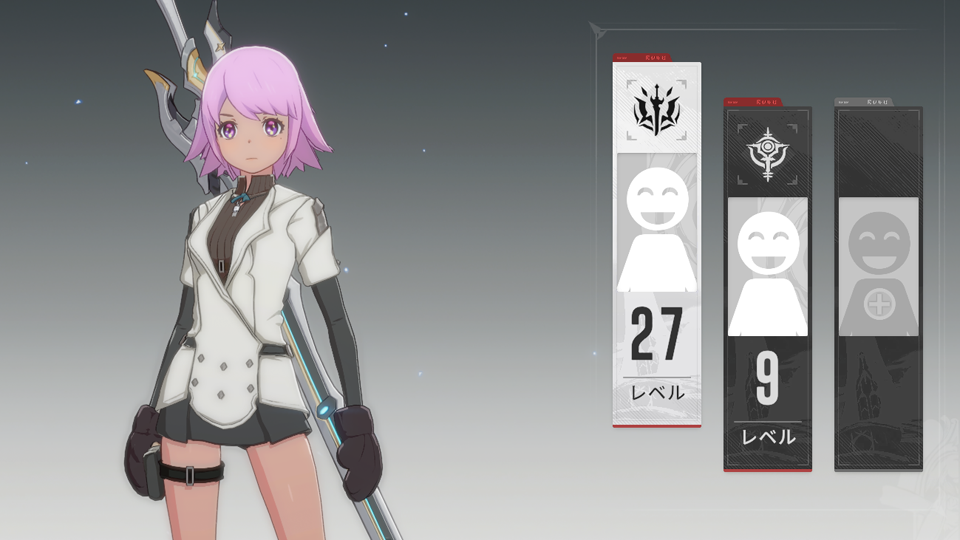Select the level 27 character card

[656, 245]
